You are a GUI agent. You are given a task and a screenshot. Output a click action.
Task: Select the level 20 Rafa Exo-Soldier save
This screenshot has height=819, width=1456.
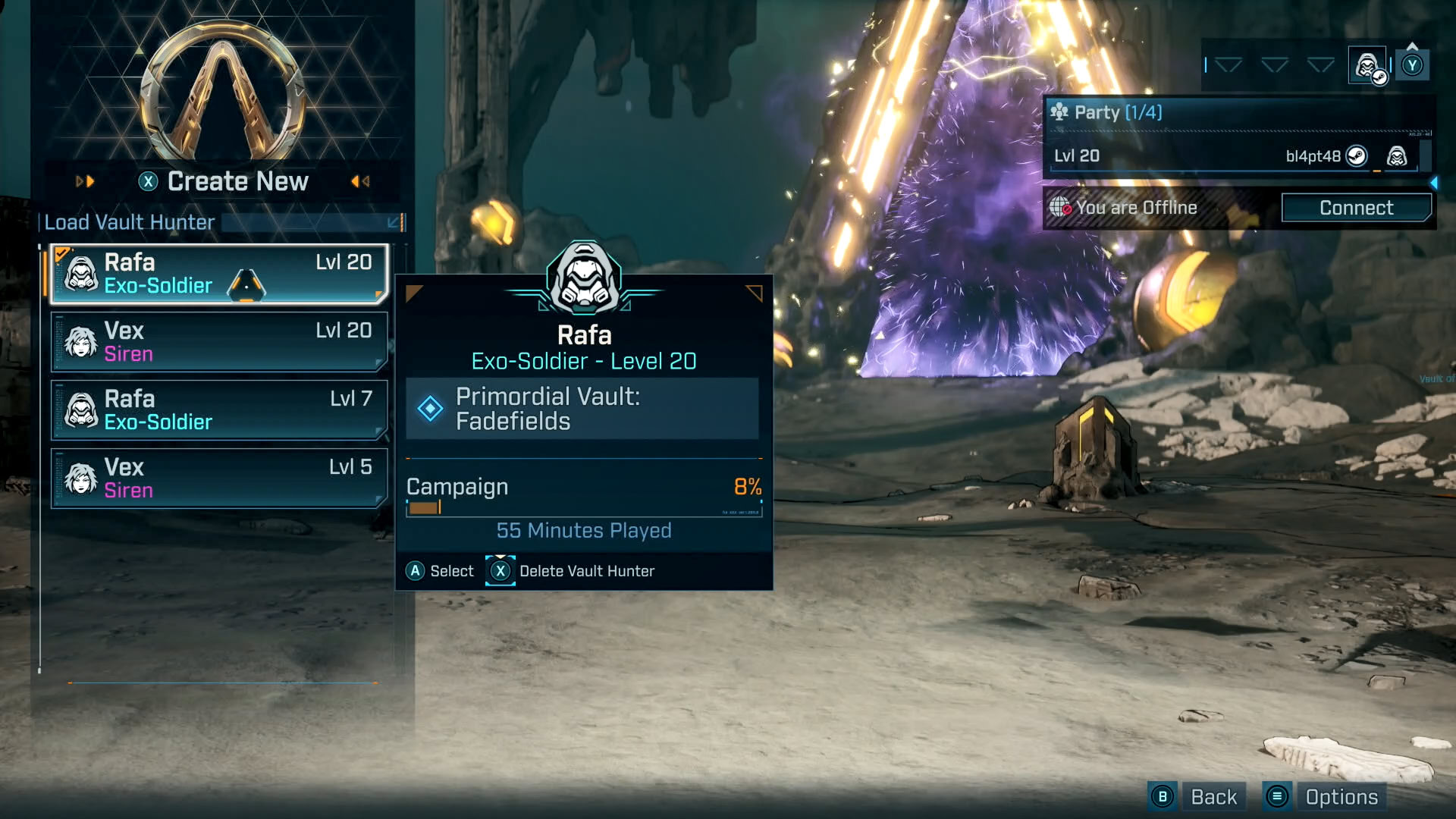pyautogui.click(x=219, y=274)
